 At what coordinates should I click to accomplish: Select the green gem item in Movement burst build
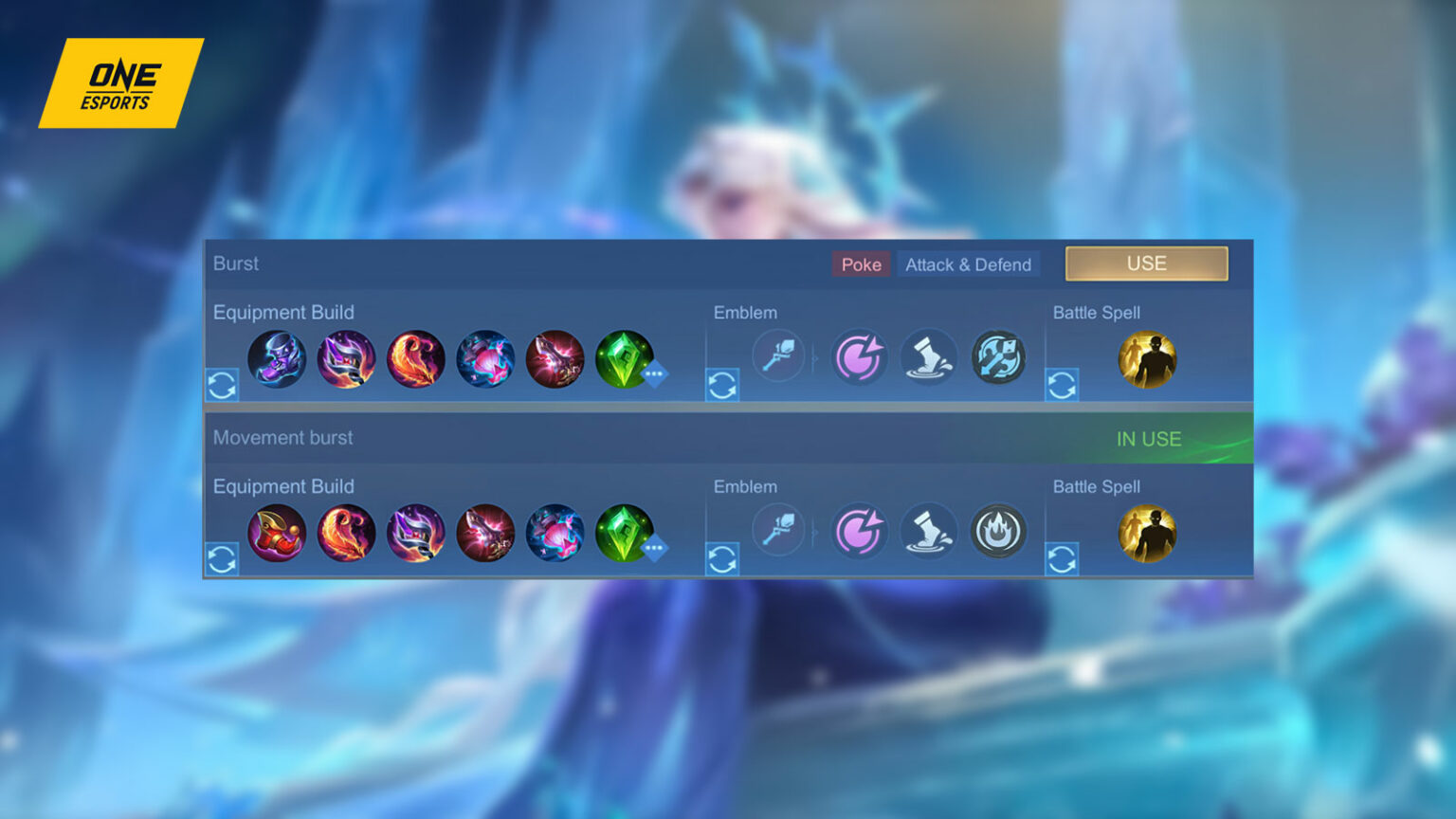(624, 533)
